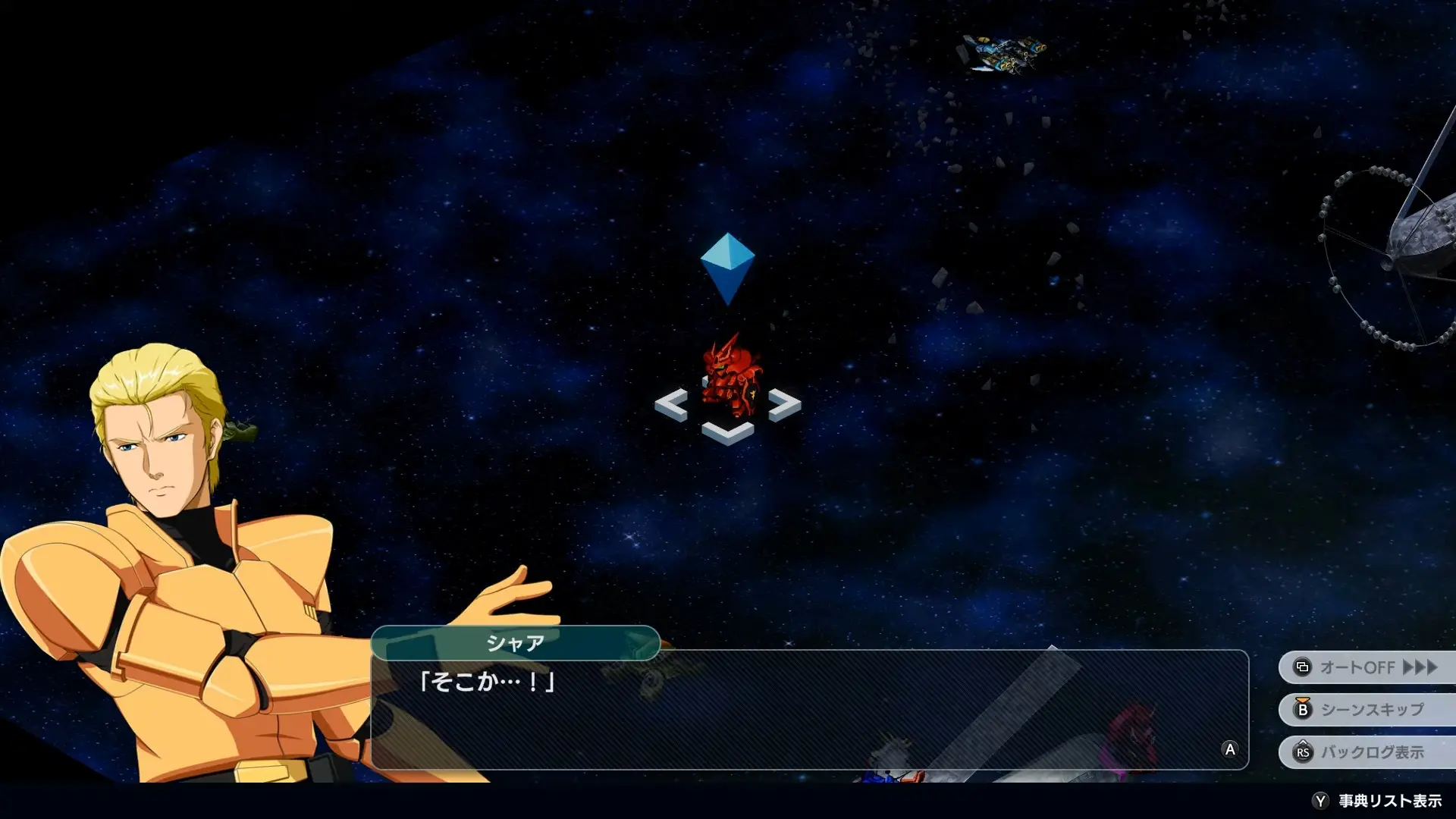The width and height of the screenshot is (1456, 819).
Task: Show the 事典リスト表示 encyclopedia list
Action: [1378, 801]
